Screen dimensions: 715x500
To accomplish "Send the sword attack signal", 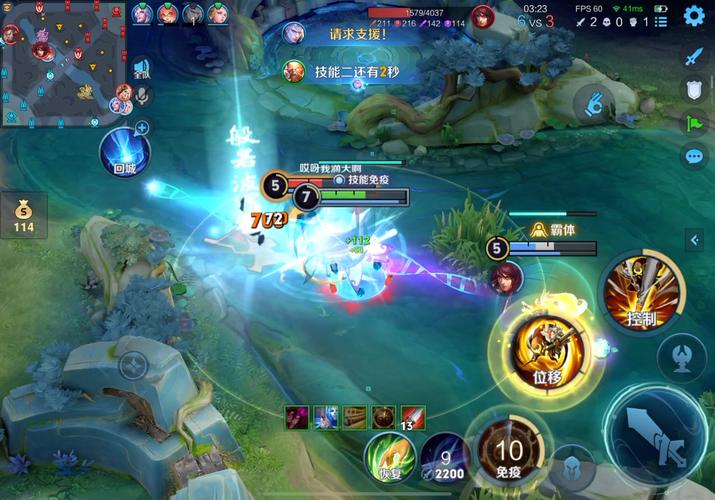I will pyautogui.click(x=694, y=56).
